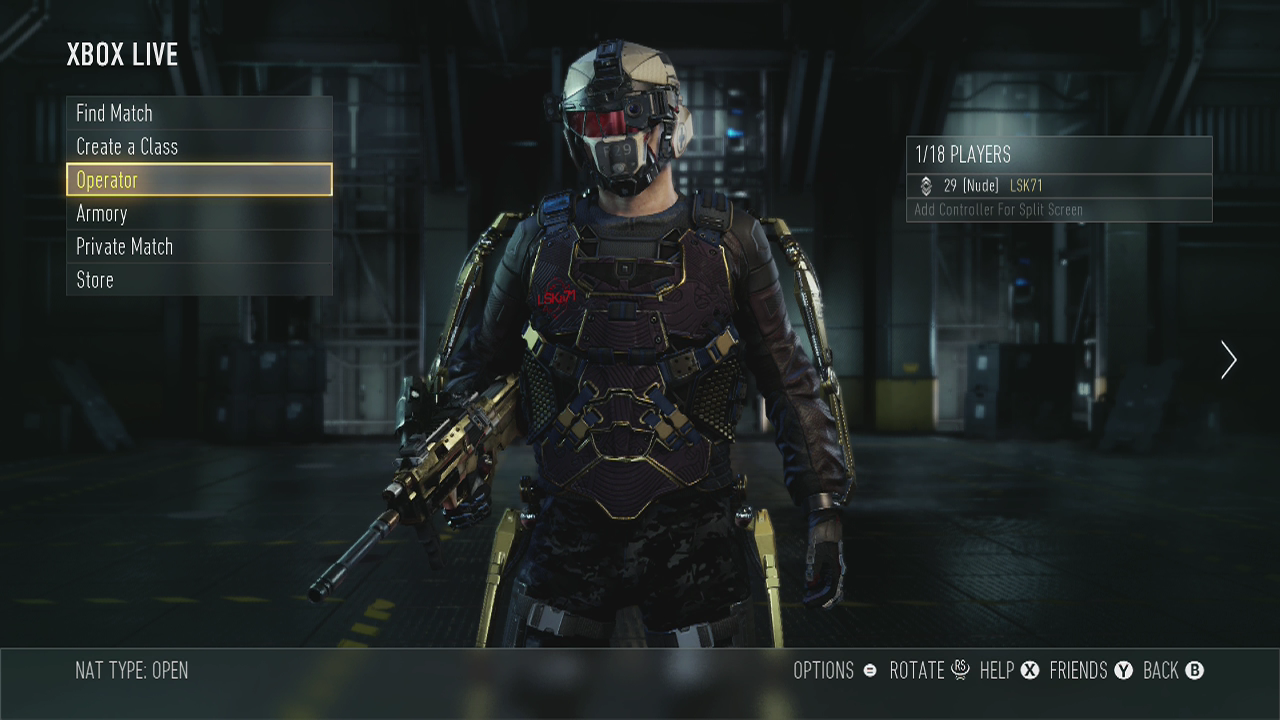Click the right arrow chevron
1280x720 pixels.
pos(1228,359)
